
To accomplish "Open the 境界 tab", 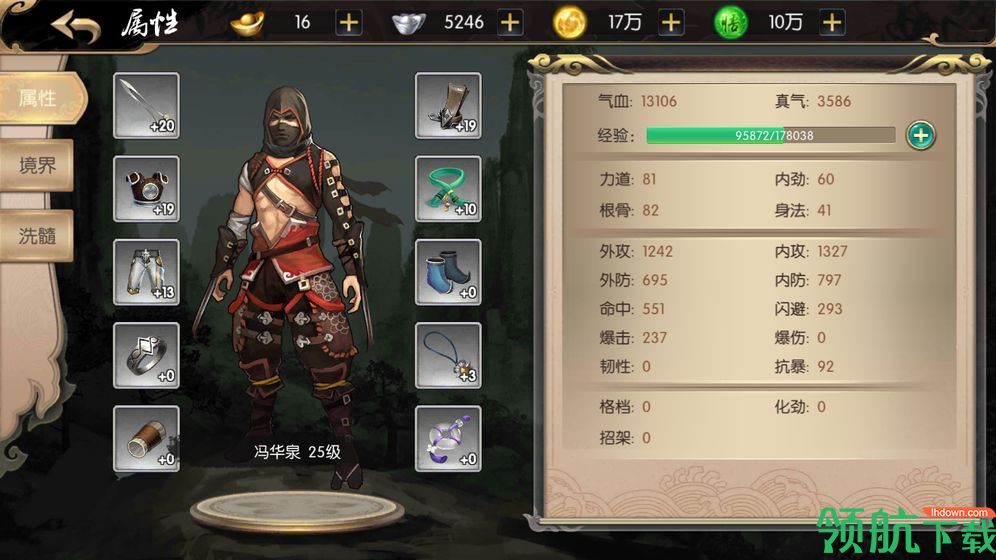I will pos(38,166).
